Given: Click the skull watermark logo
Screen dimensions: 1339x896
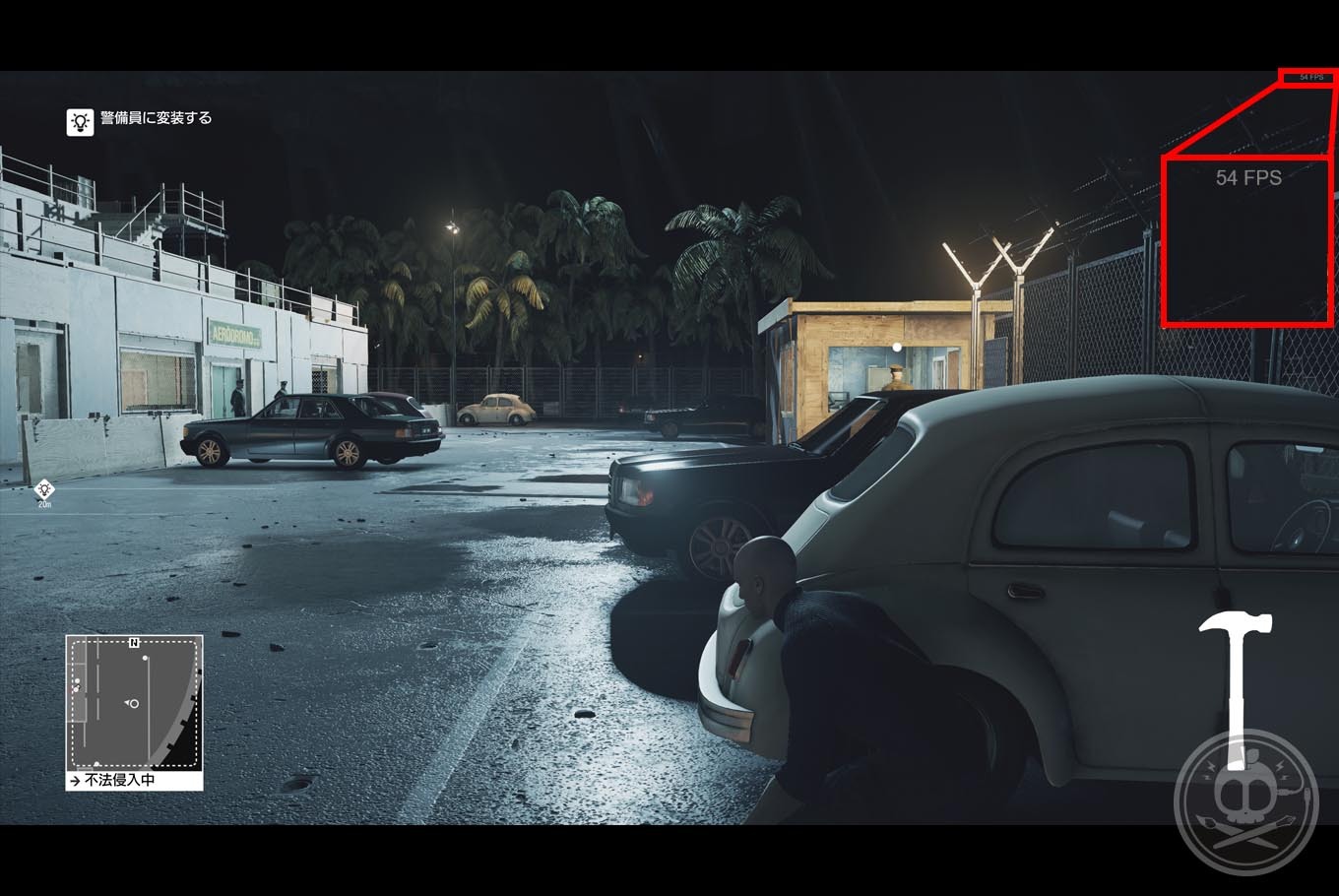Looking at the screenshot, I should [1245, 803].
